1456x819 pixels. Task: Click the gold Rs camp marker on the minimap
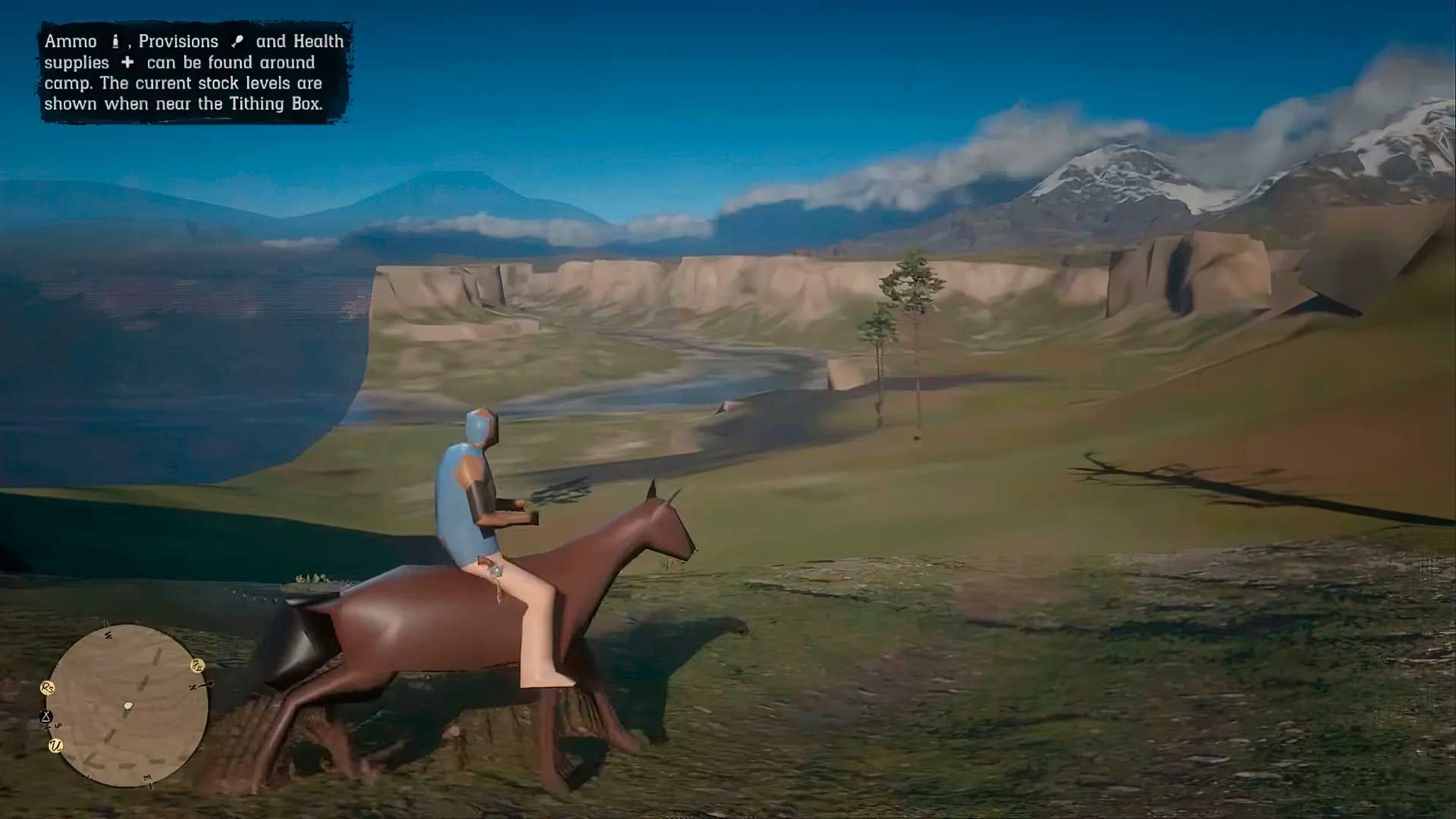pos(47,688)
